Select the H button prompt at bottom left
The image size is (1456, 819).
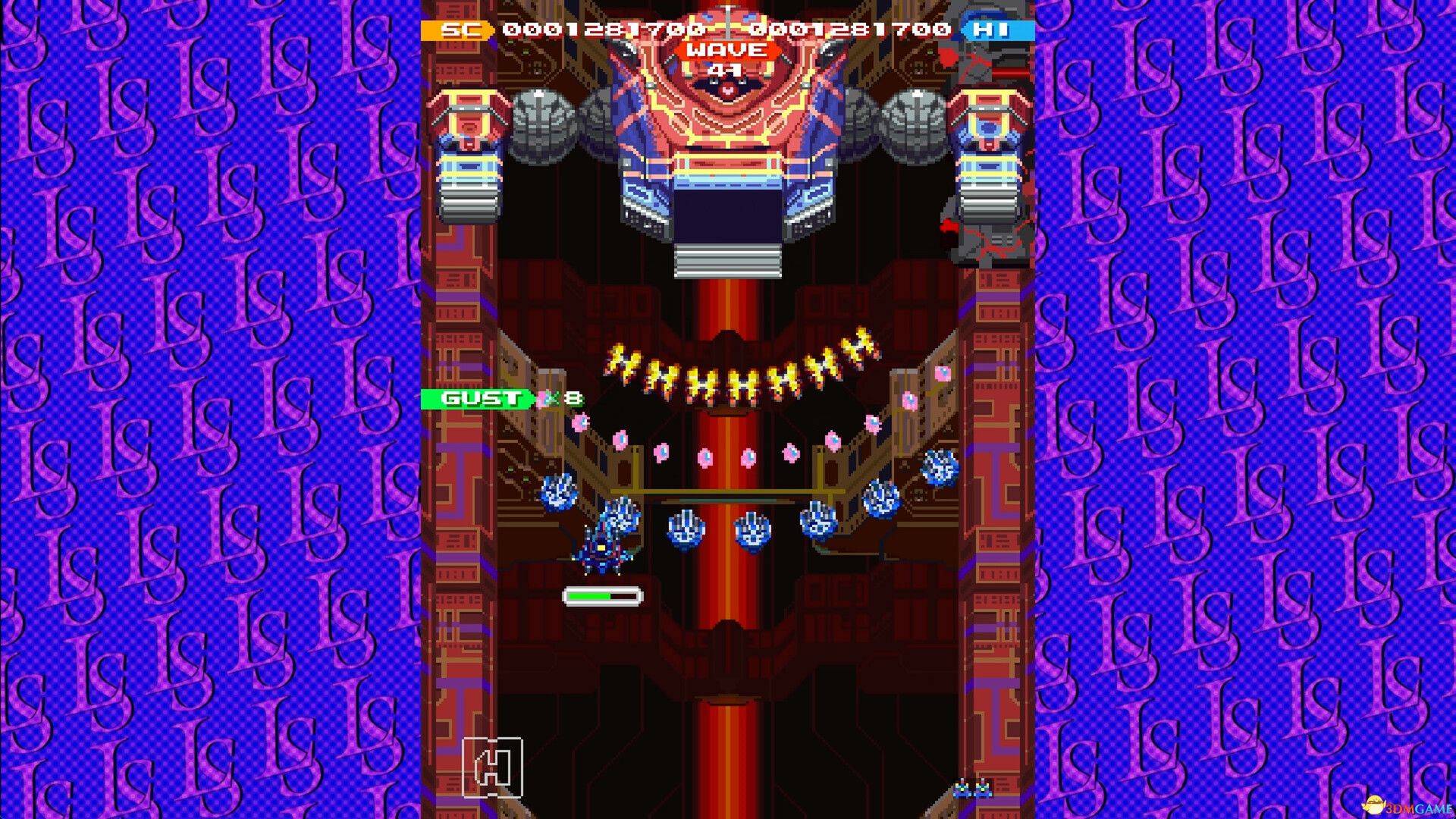(x=494, y=767)
